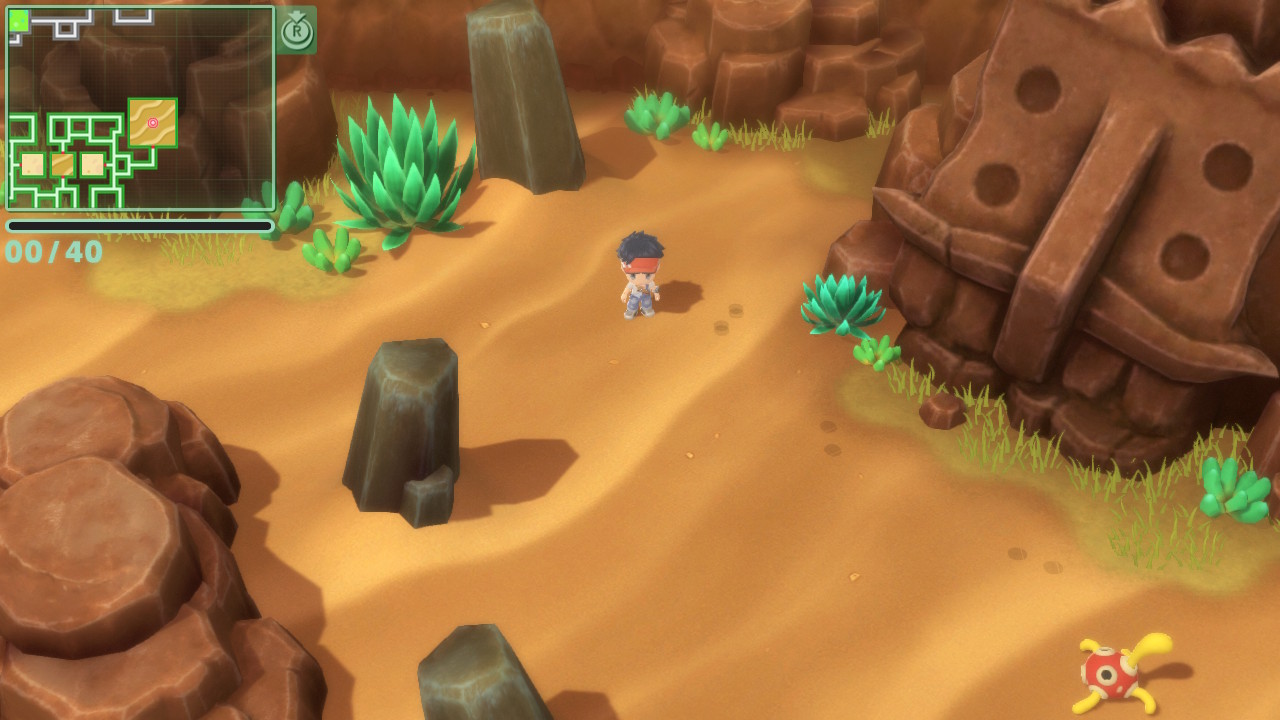Open the Grand Underground minimap
Screen dimensions: 1280x720
pyautogui.click(x=140, y=108)
